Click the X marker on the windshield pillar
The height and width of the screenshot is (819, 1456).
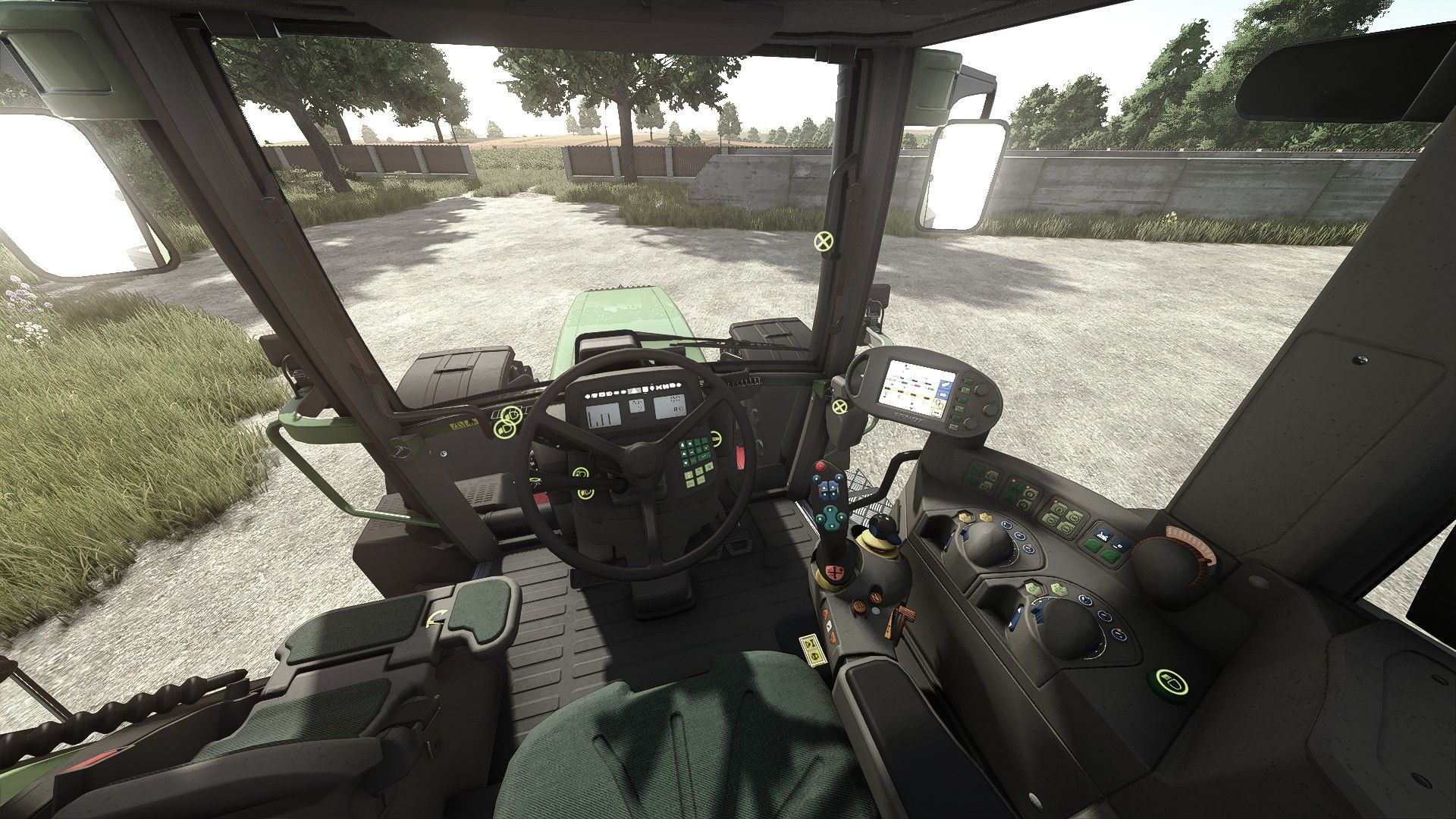click(822, 242)
